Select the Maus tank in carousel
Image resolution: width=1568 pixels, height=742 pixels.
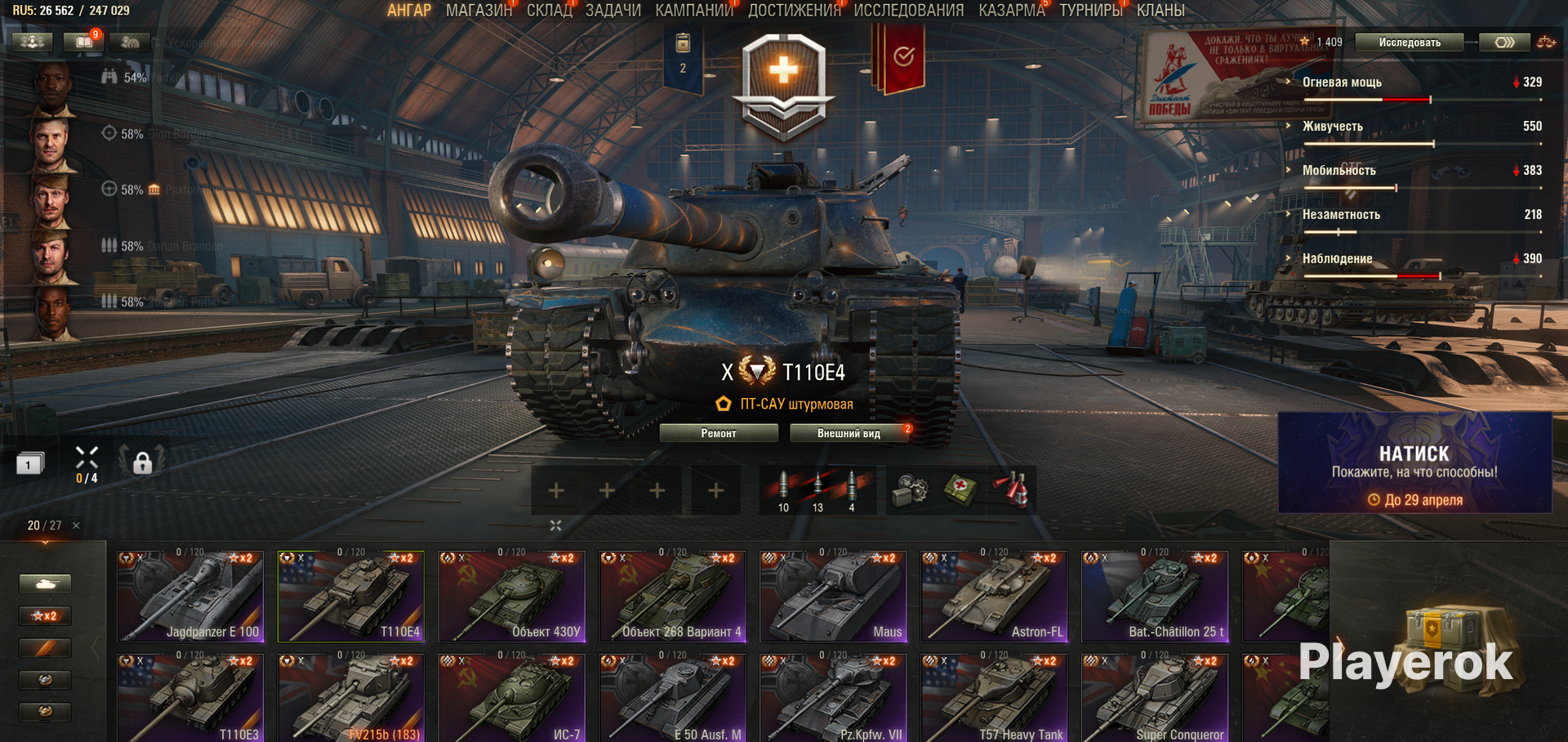(x=833, y=597)
